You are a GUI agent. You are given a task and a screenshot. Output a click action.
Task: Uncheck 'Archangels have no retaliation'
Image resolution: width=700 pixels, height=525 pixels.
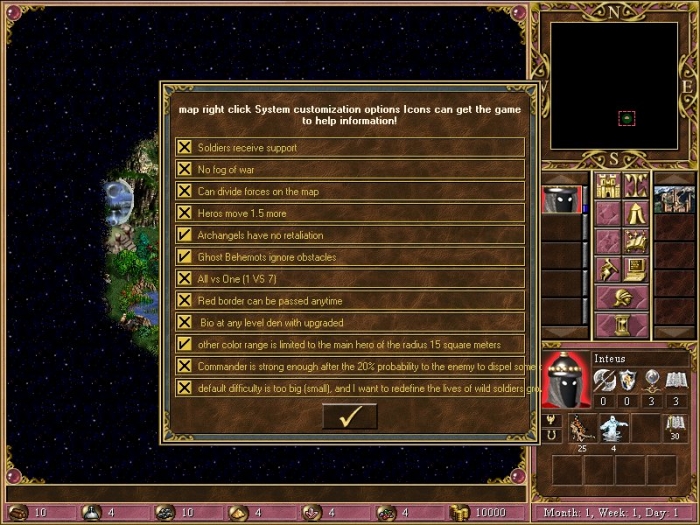point(185,235)
